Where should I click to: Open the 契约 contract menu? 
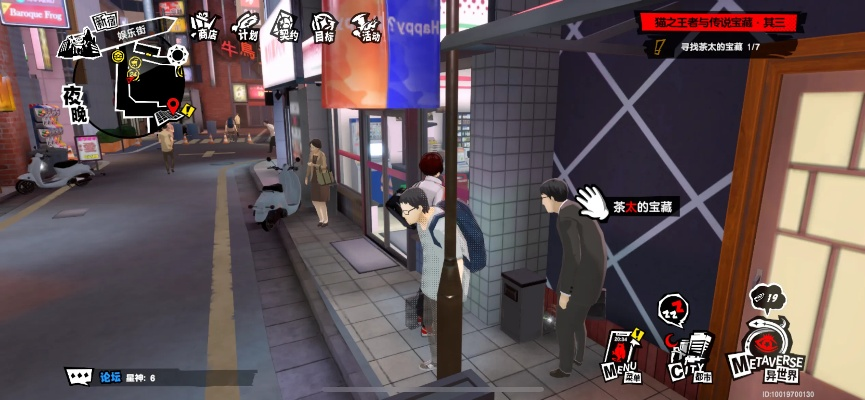[285, 25]
